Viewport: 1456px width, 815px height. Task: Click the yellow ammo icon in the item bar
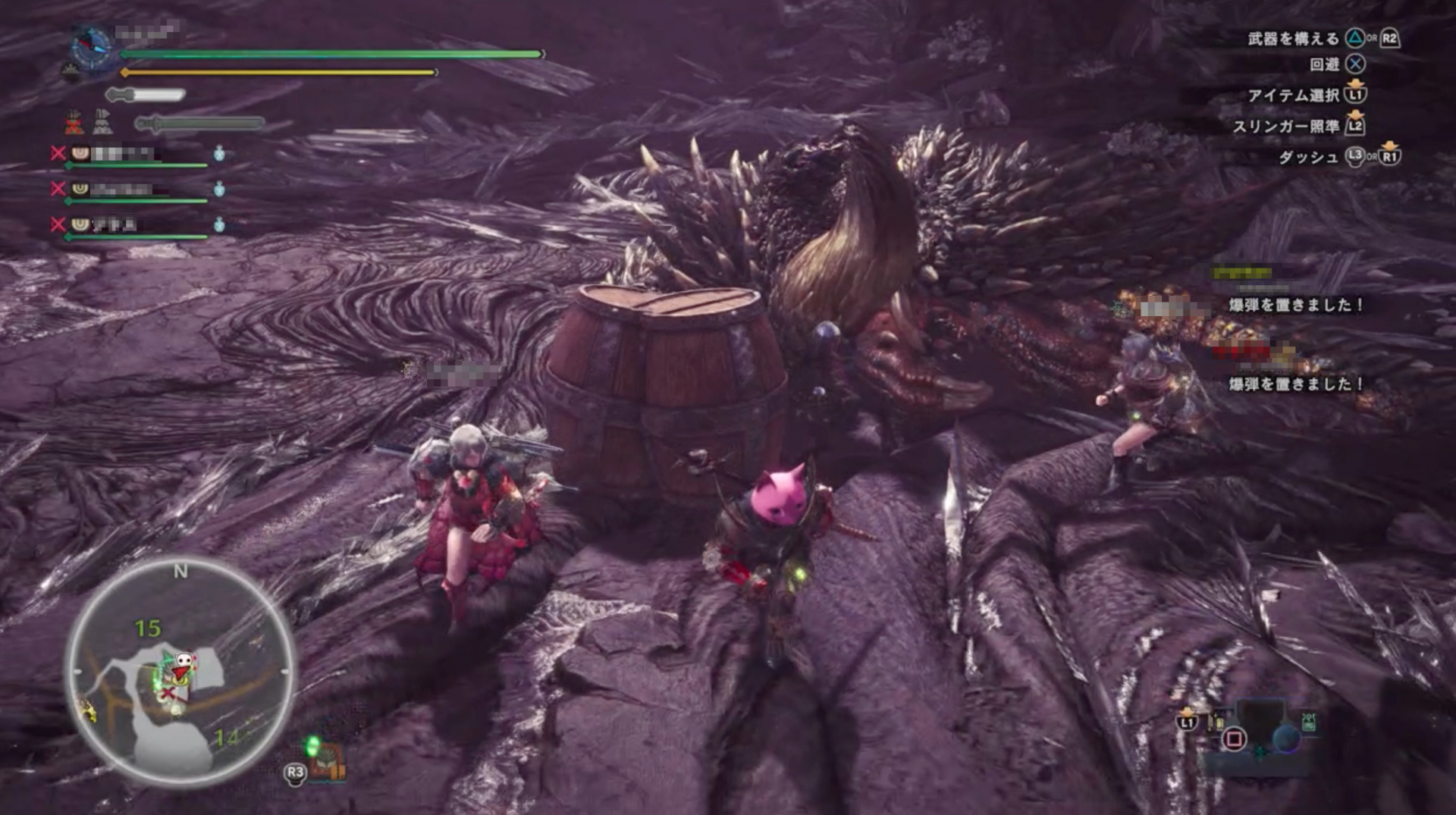[1217, 722]
